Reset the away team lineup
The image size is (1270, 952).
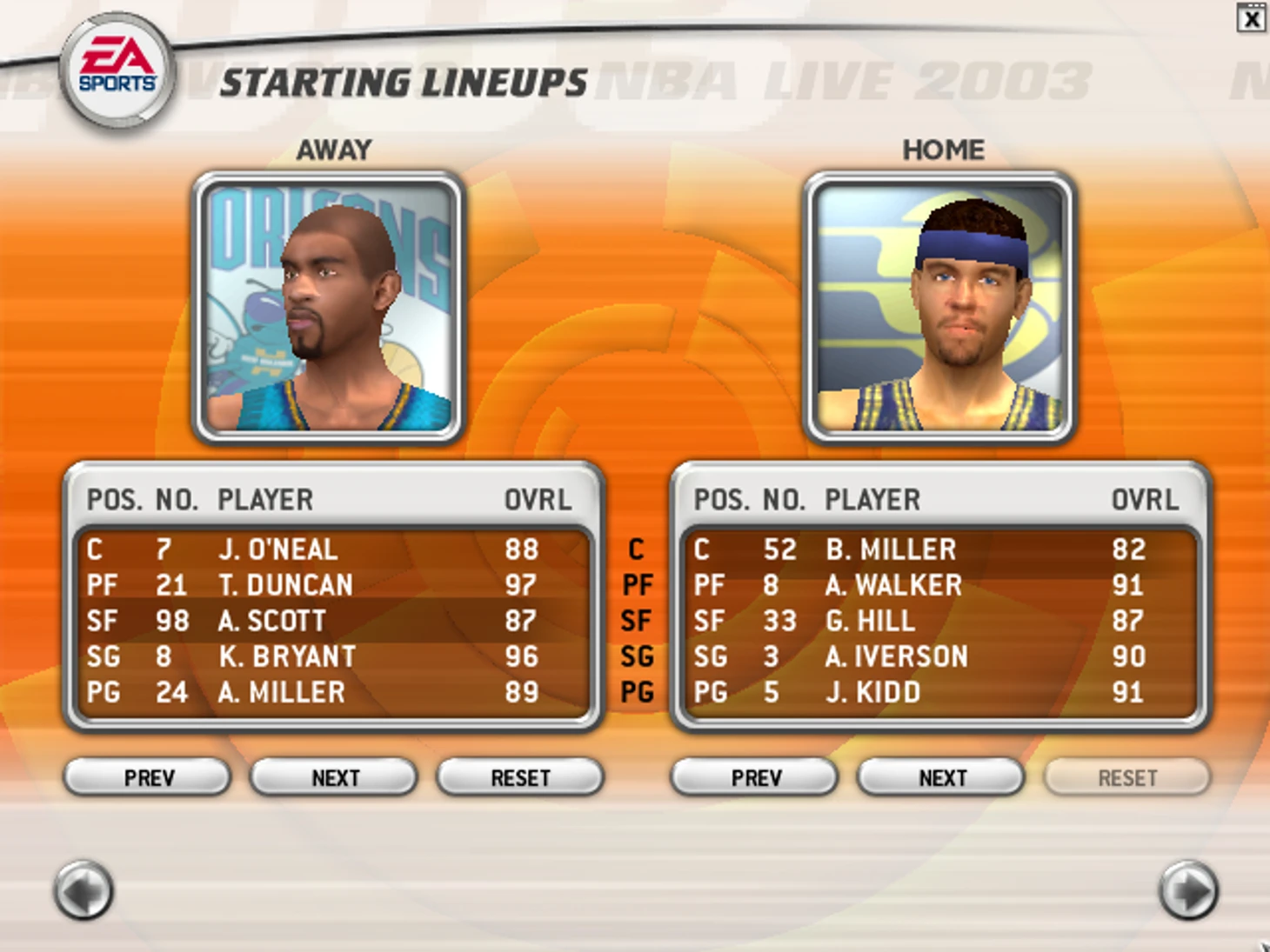click(x=520, y=776)
